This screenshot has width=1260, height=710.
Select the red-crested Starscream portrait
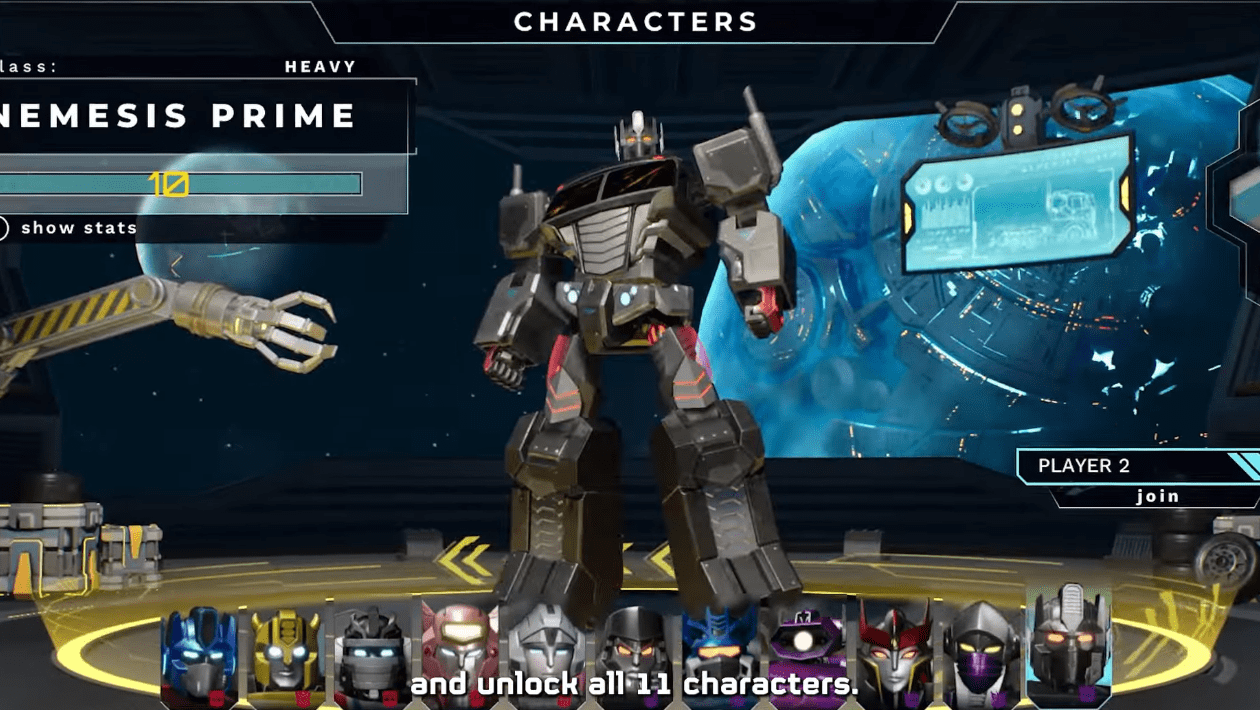point(893,650)
